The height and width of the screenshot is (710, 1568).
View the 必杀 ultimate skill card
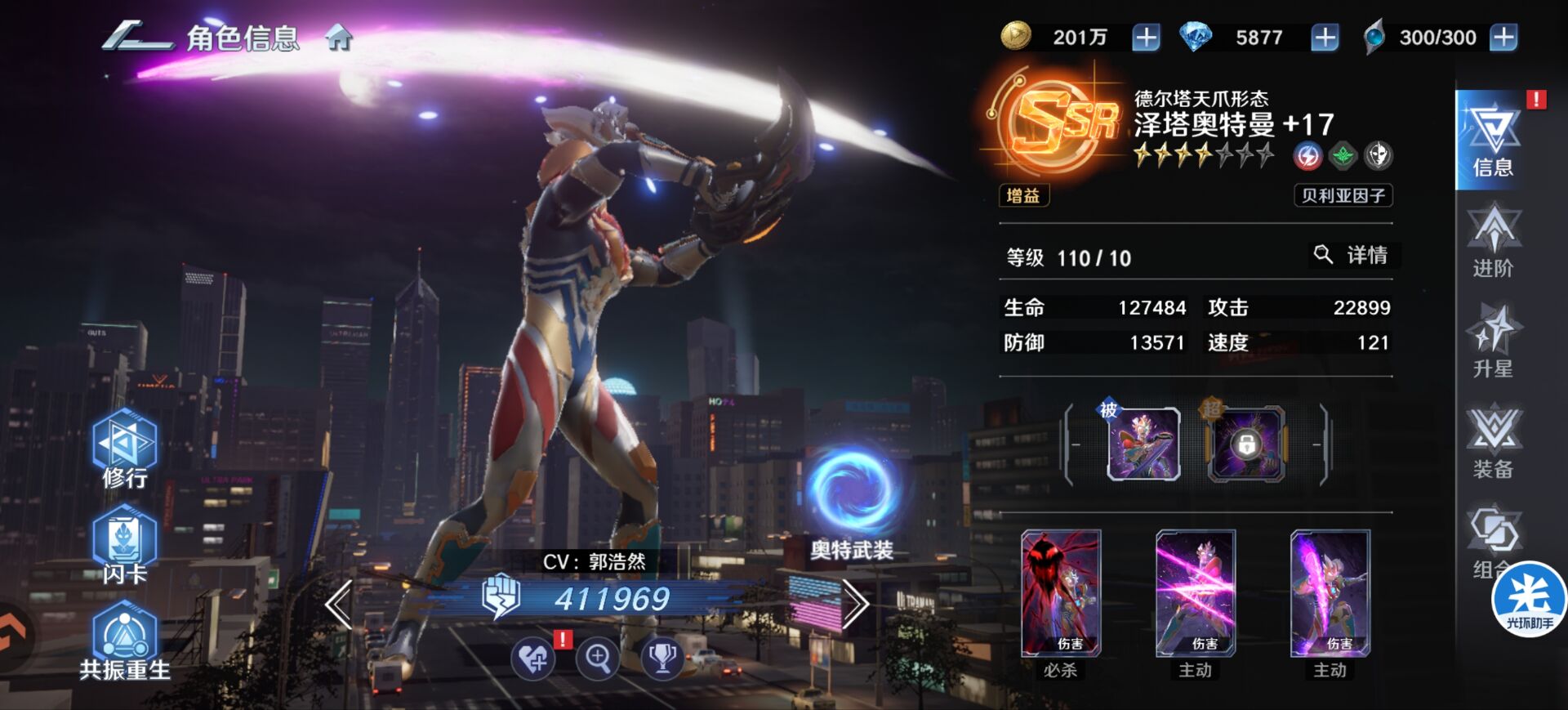click(x=1061, y=594)
